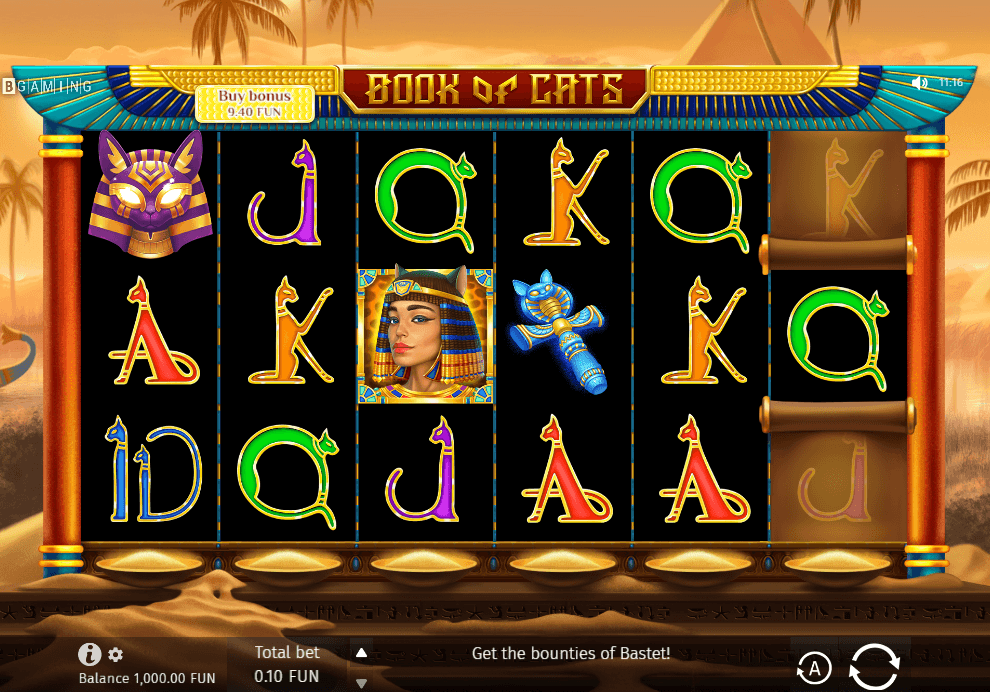Click the Buy bonus button
990x692 pixels.
click(x=255, y=103)
